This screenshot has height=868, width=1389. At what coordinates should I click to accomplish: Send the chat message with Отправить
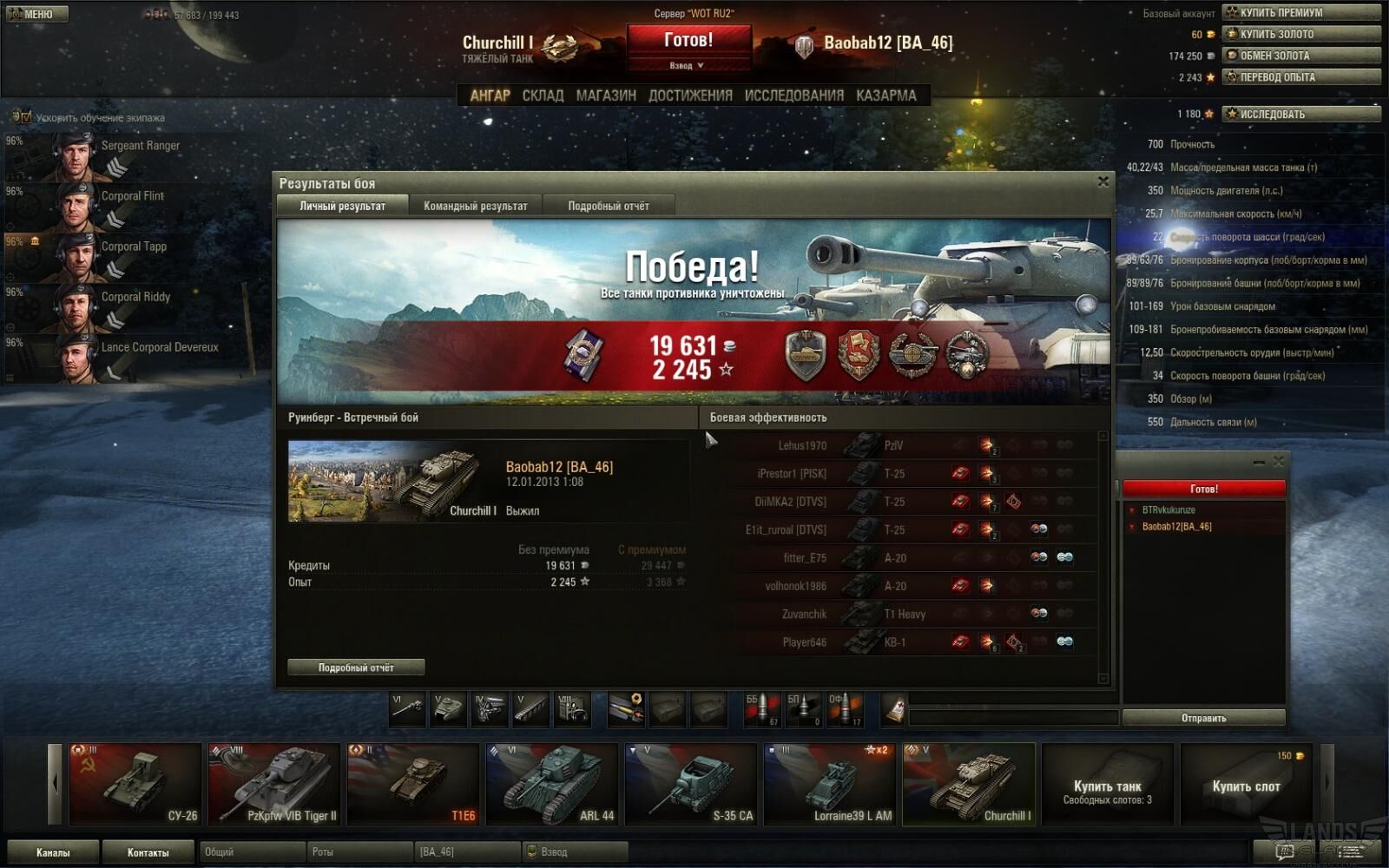1203,718
